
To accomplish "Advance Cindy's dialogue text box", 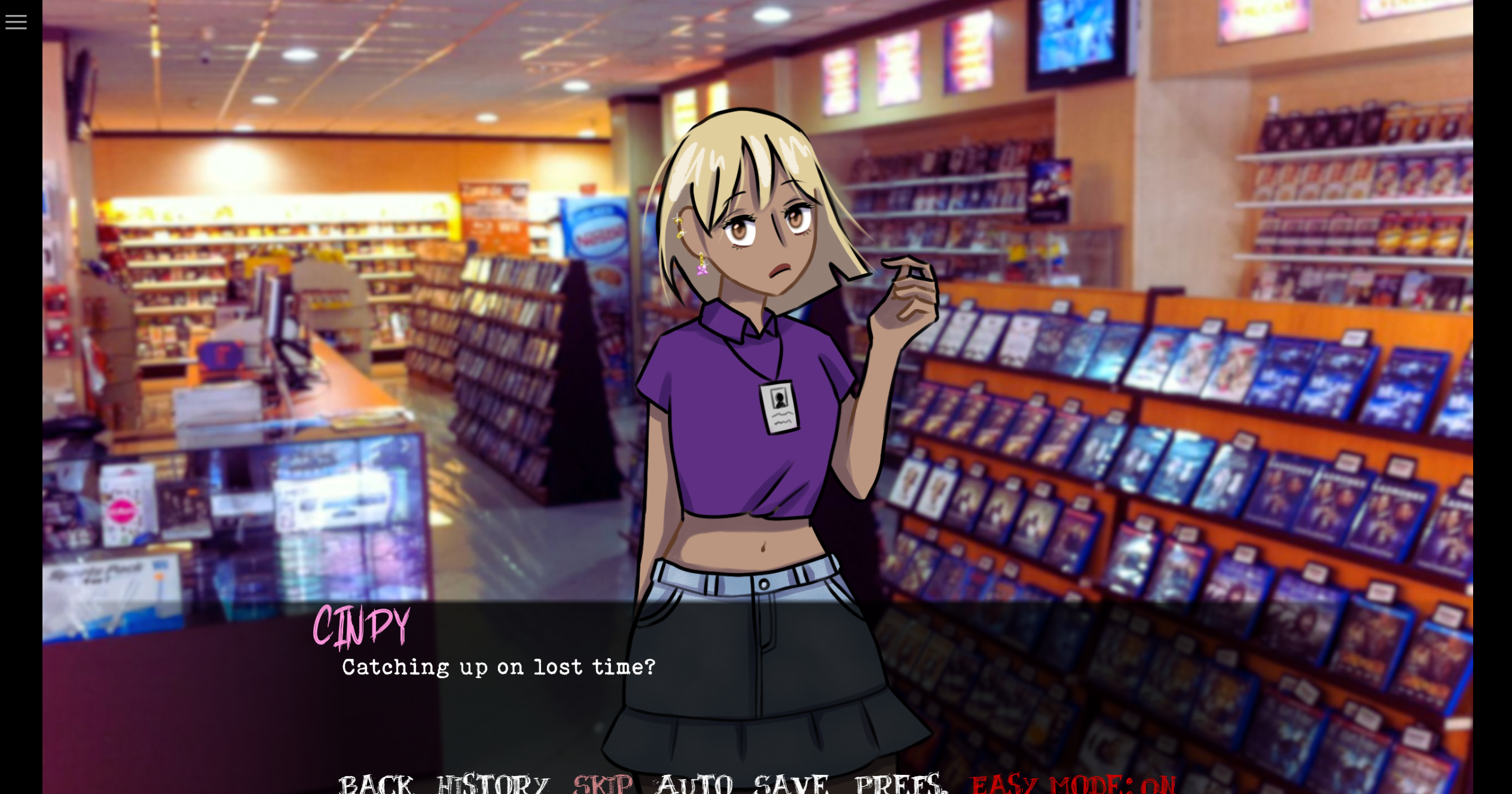I will [x=499, y=688].
